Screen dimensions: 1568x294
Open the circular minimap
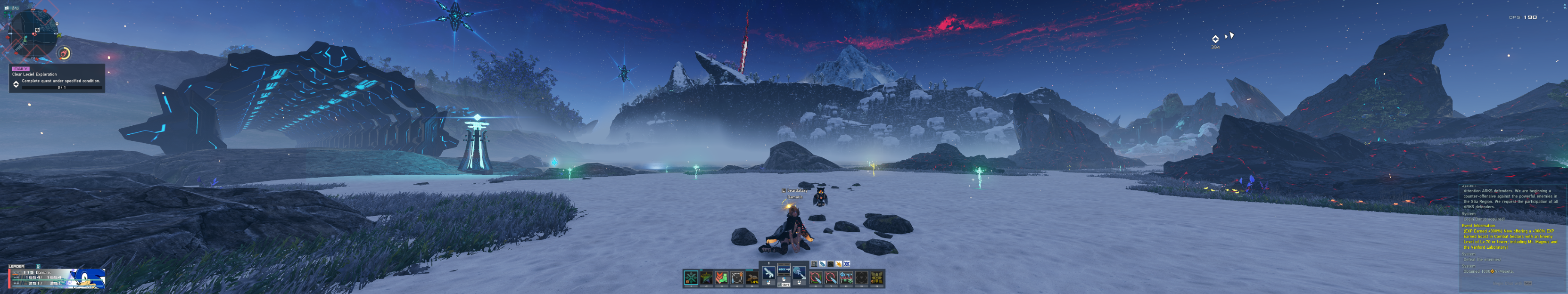click(x=33, y=33)
